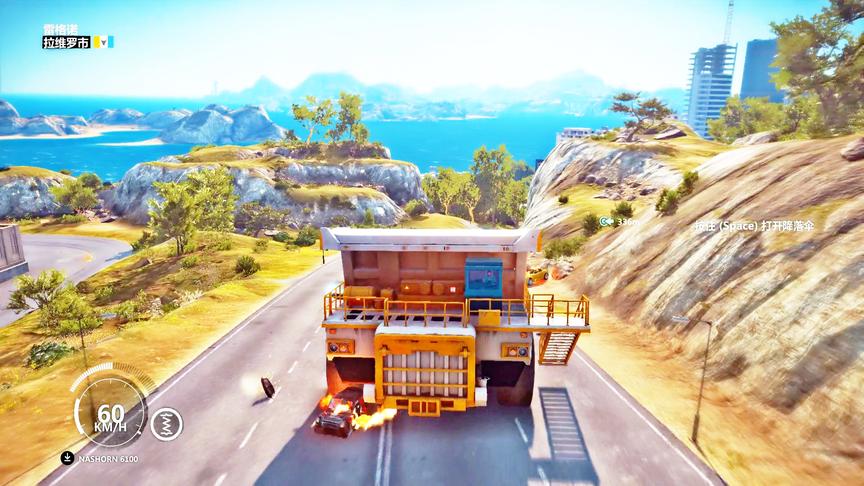Select the download icon beside NASHORN 6100
864x486 pixels.
(x=67, y=458)
